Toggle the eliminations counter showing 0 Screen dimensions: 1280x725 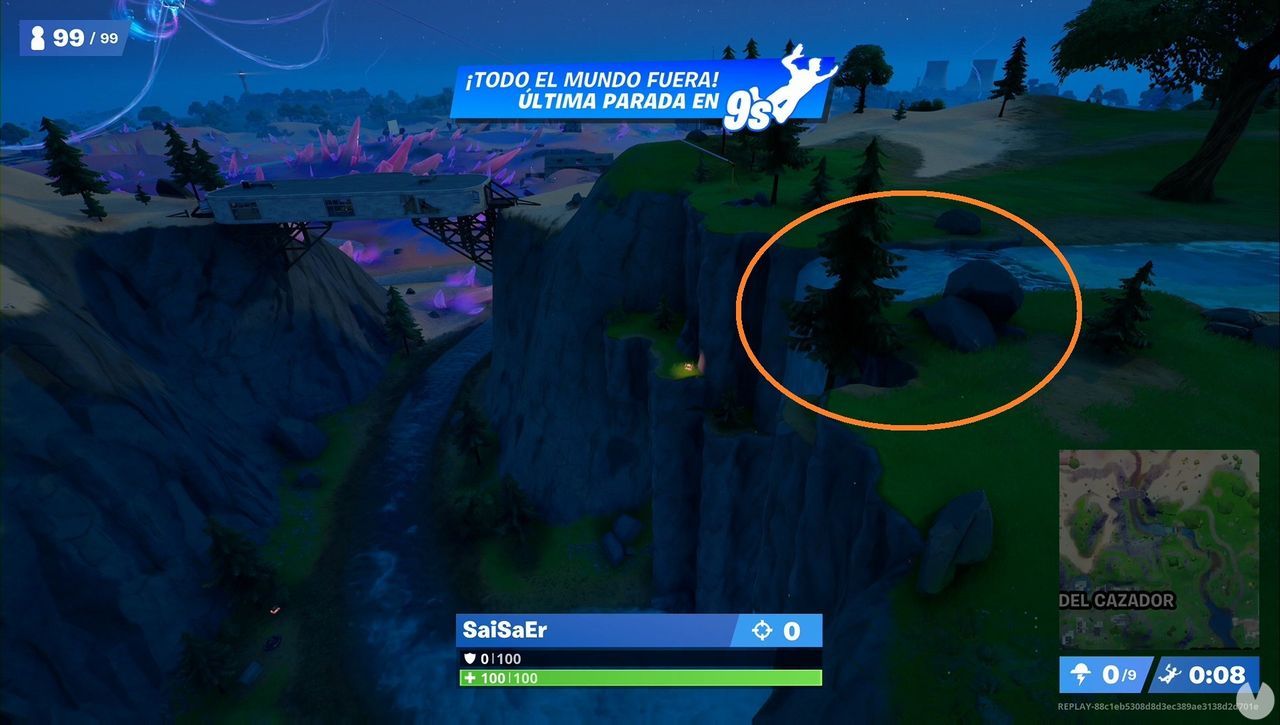click(791, 630)
